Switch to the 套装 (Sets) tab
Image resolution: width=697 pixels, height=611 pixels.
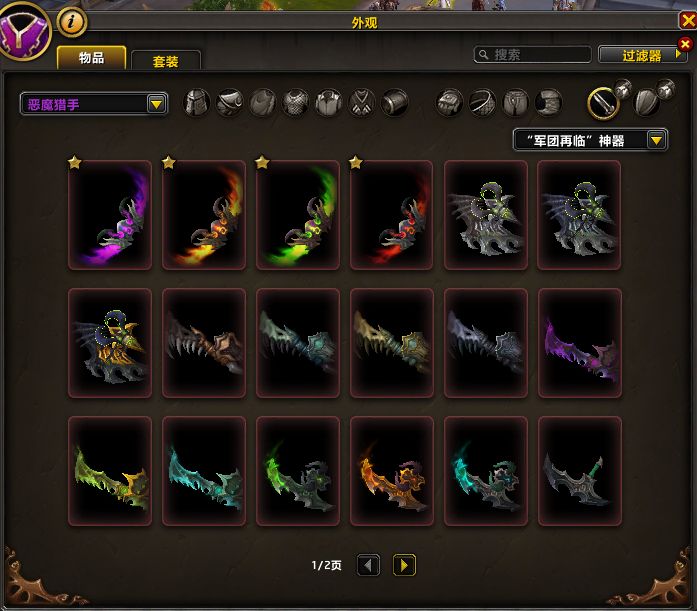(165, 61)
